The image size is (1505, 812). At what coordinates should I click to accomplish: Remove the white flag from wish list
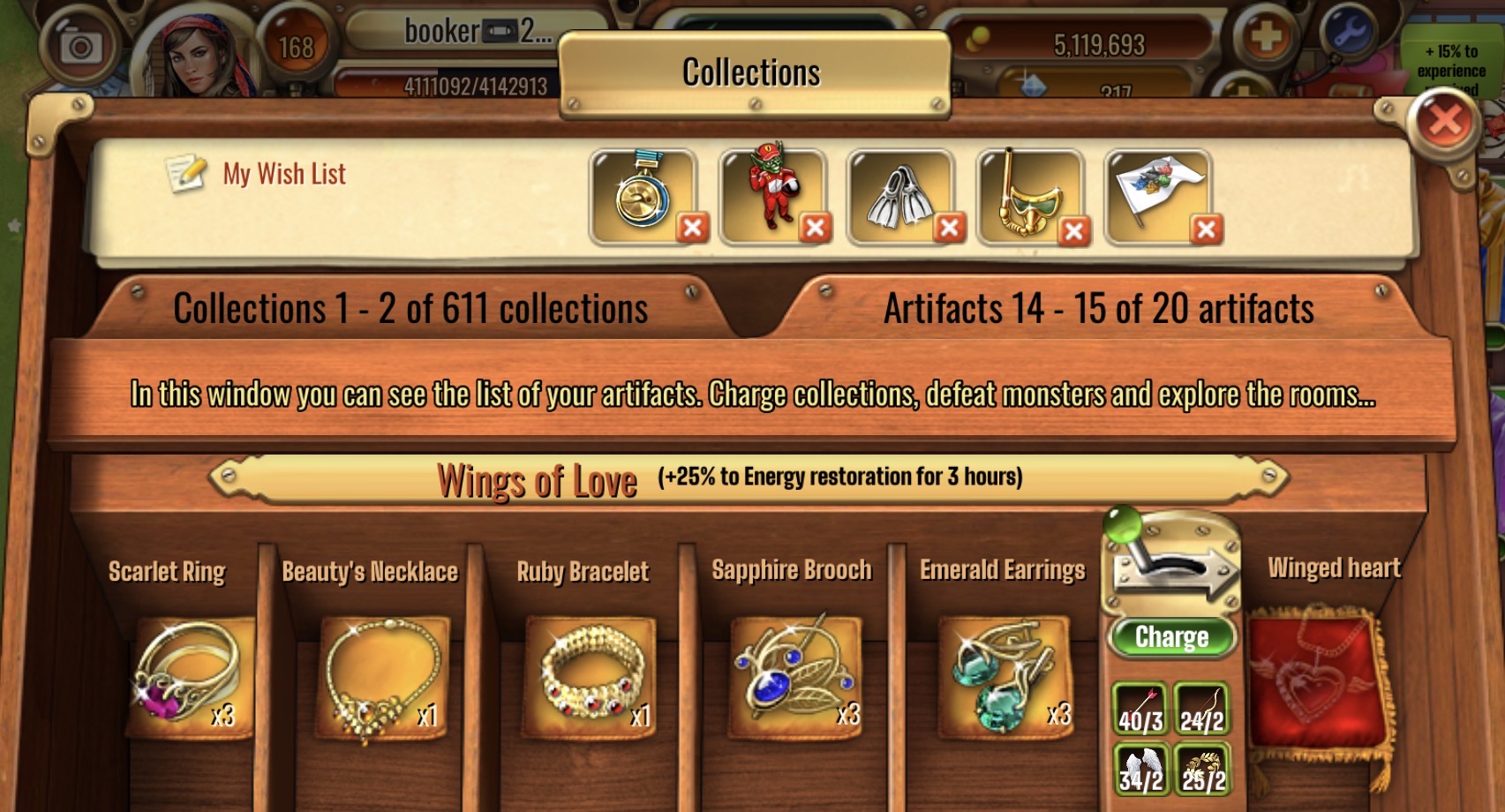(x=1206, y=229)
